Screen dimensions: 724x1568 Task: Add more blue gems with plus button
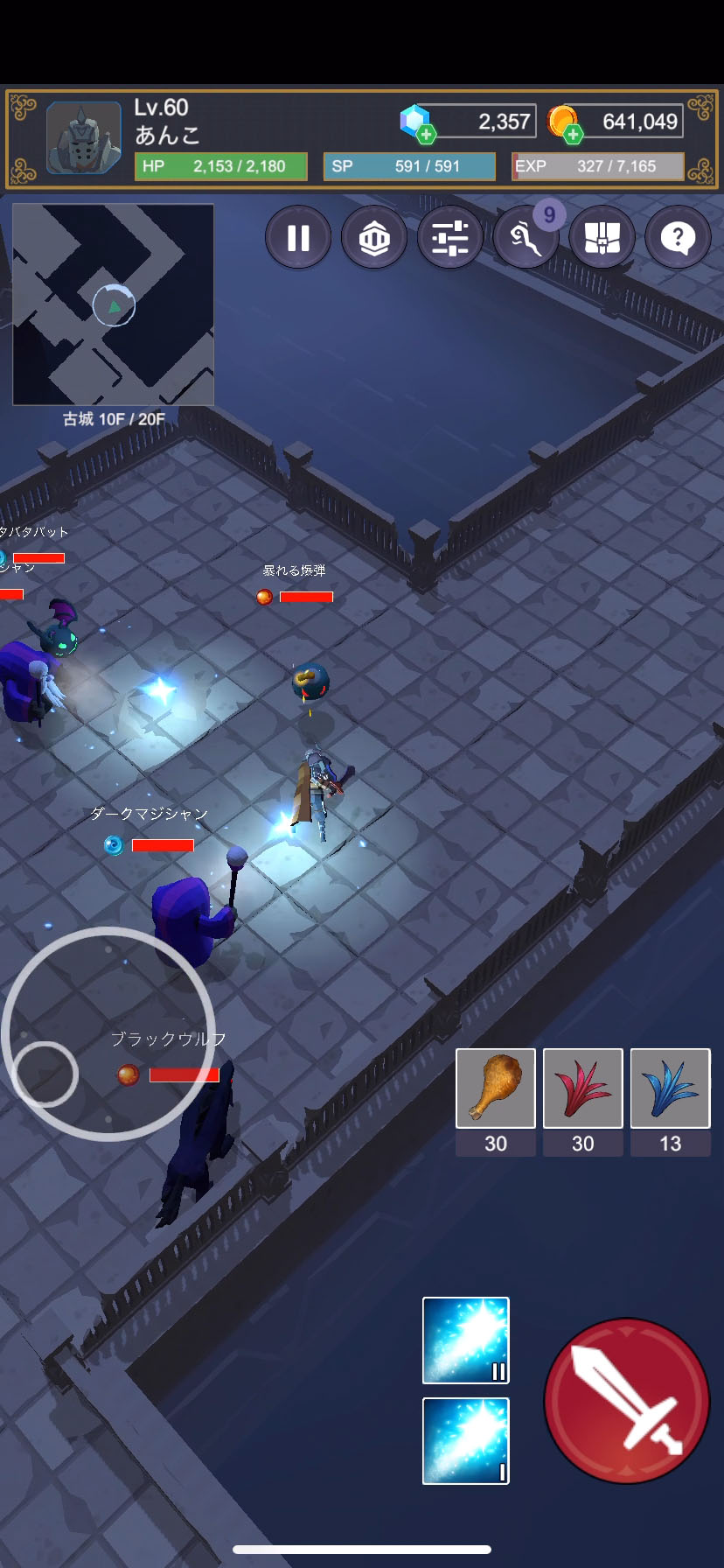(x=426, y=134)
